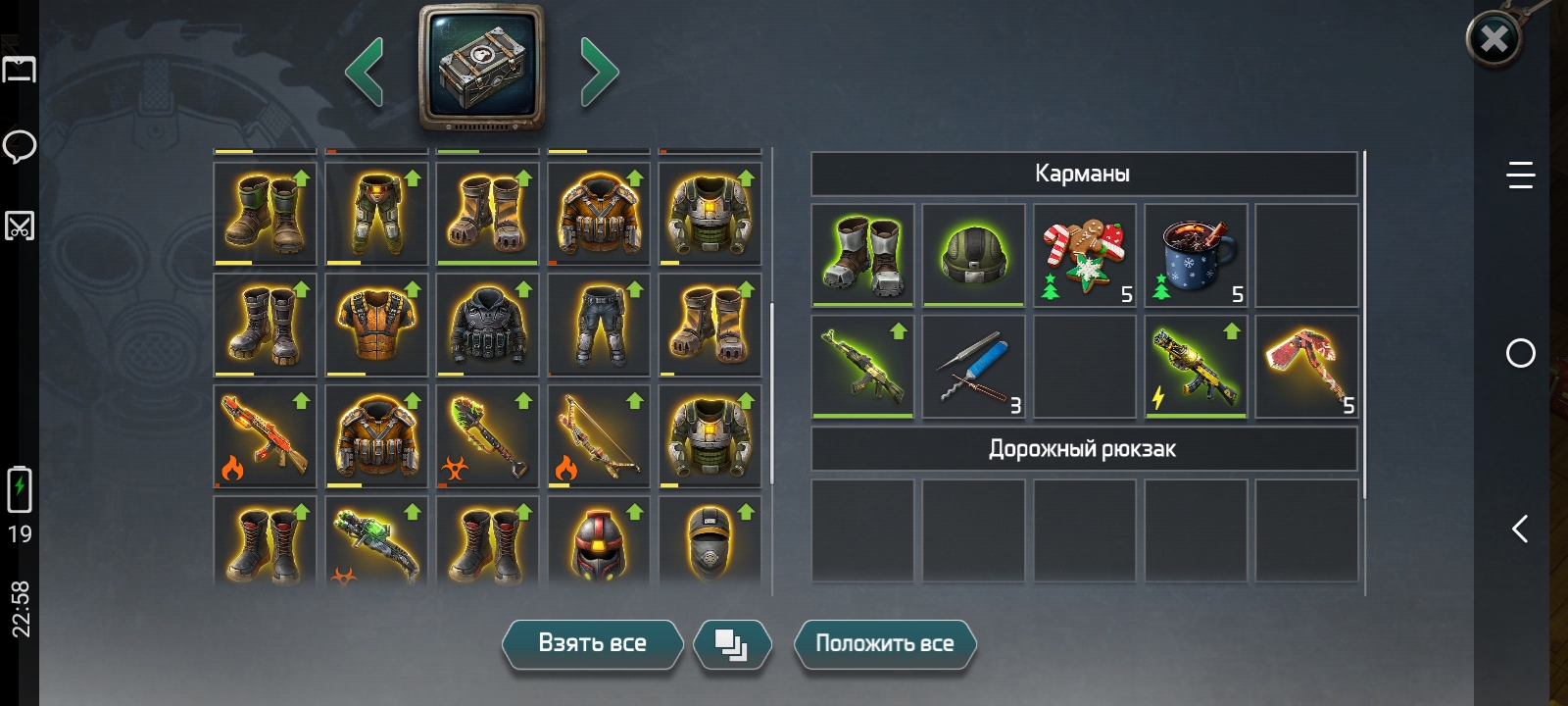
Task: Pick the black tactical pants in chest
Action: pyautogui.click(x=599, y=325)
